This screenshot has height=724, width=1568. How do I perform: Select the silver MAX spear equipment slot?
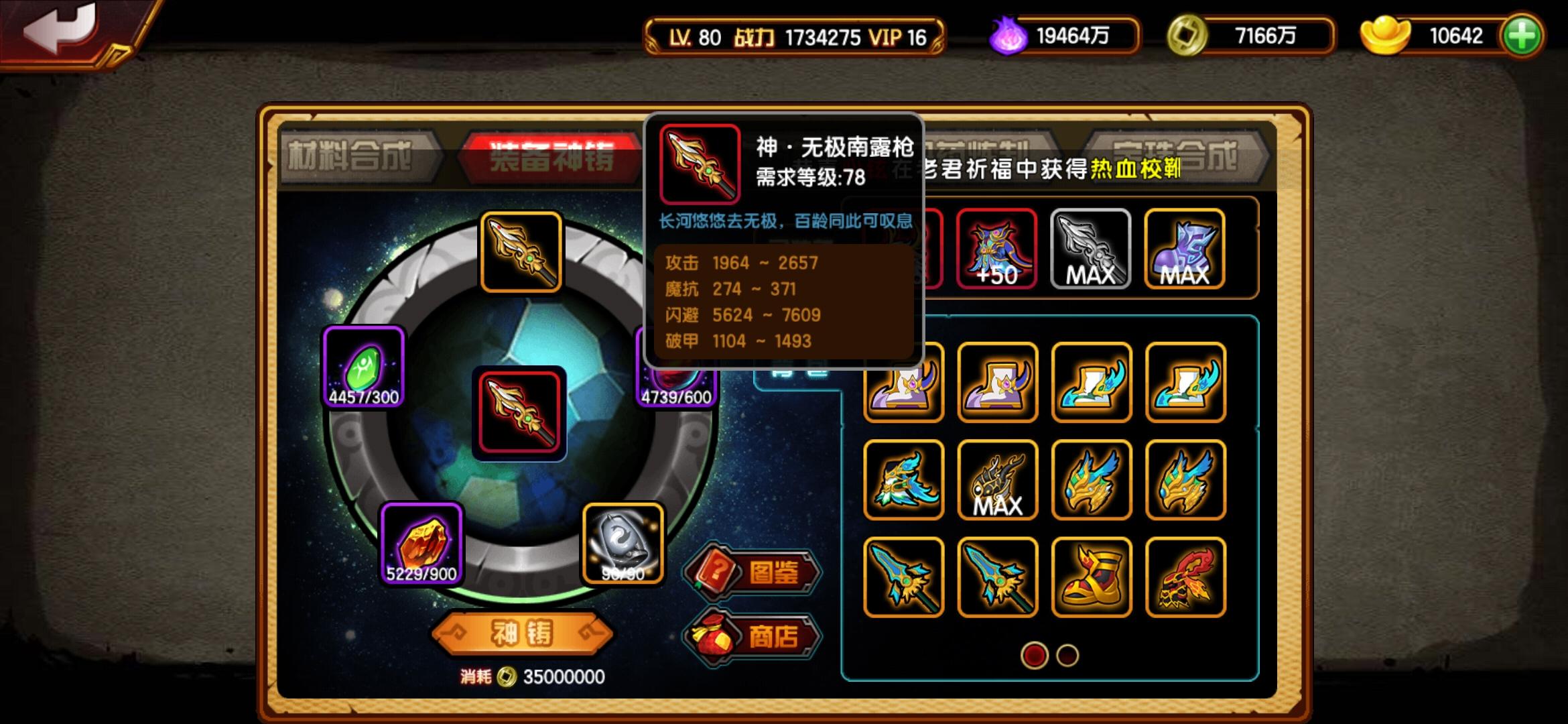1090,249
